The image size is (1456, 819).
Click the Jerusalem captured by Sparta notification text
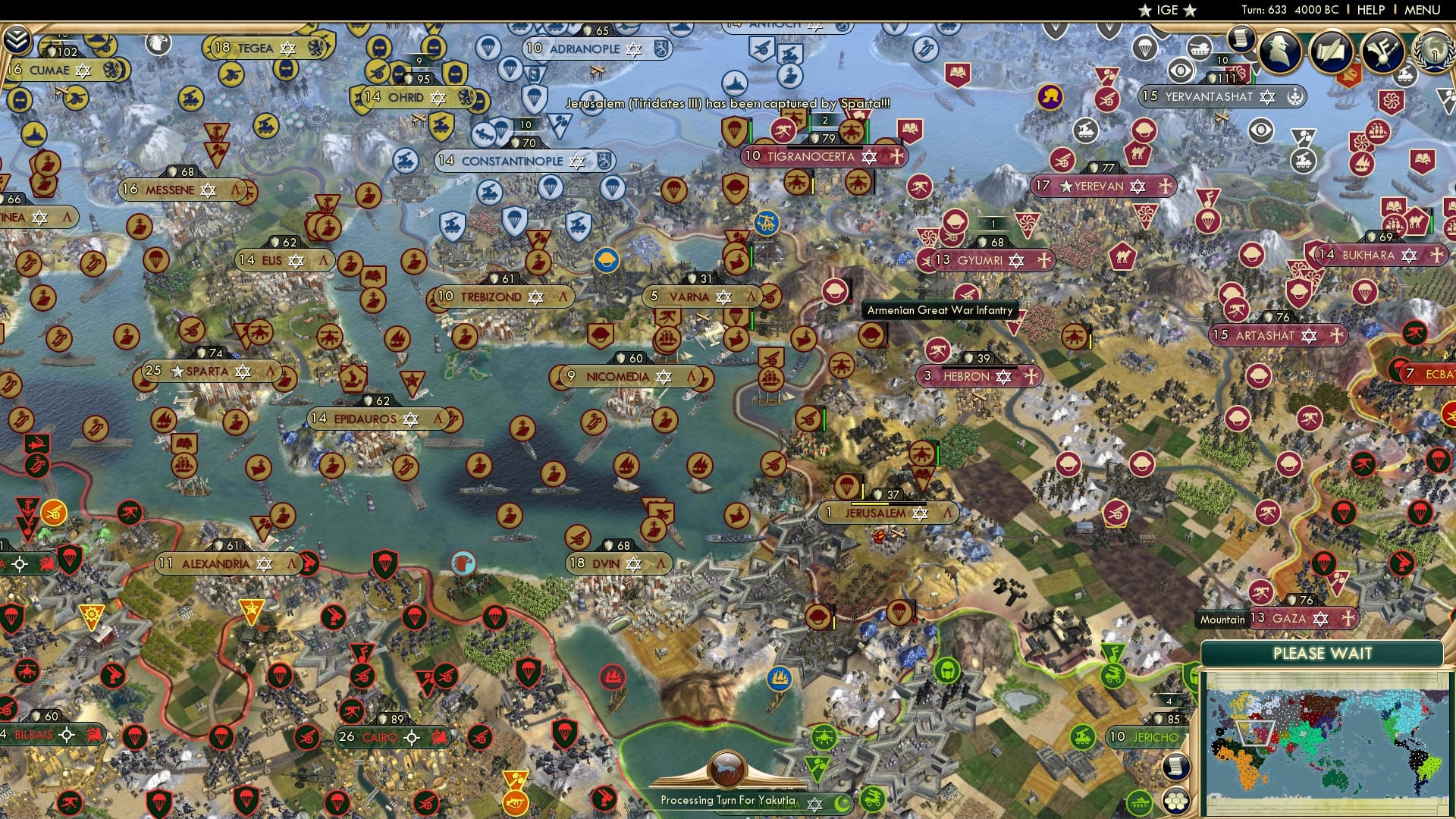726,99
